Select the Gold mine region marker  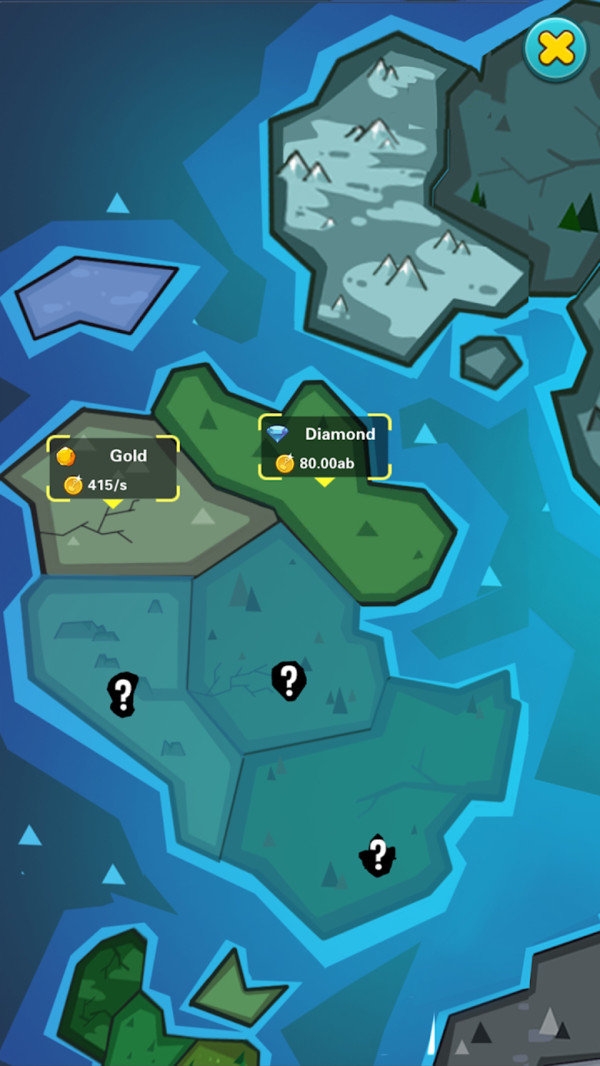coord(113,469)
